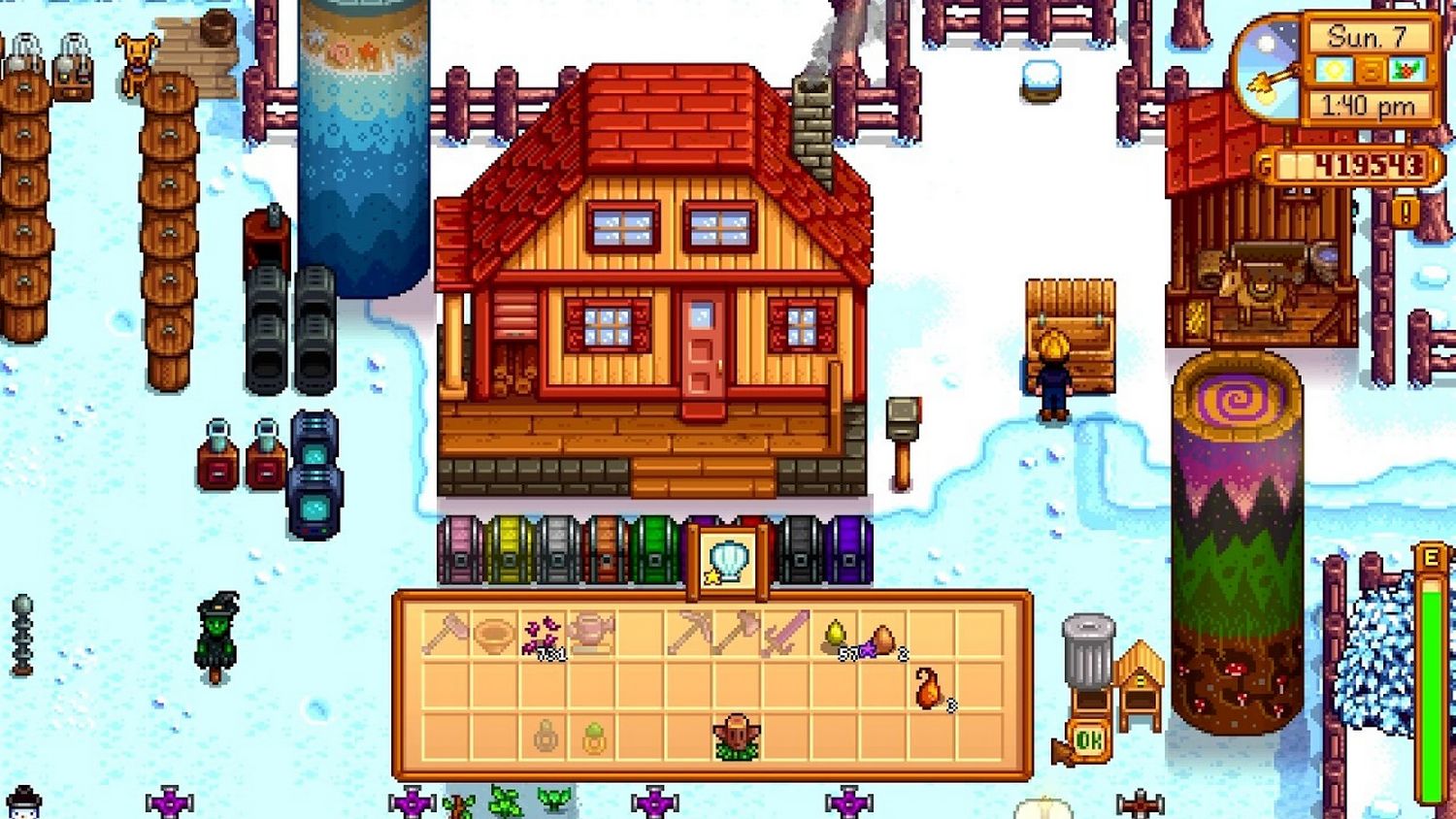Open the journal via the exclamation icon

pos(1406,211)
